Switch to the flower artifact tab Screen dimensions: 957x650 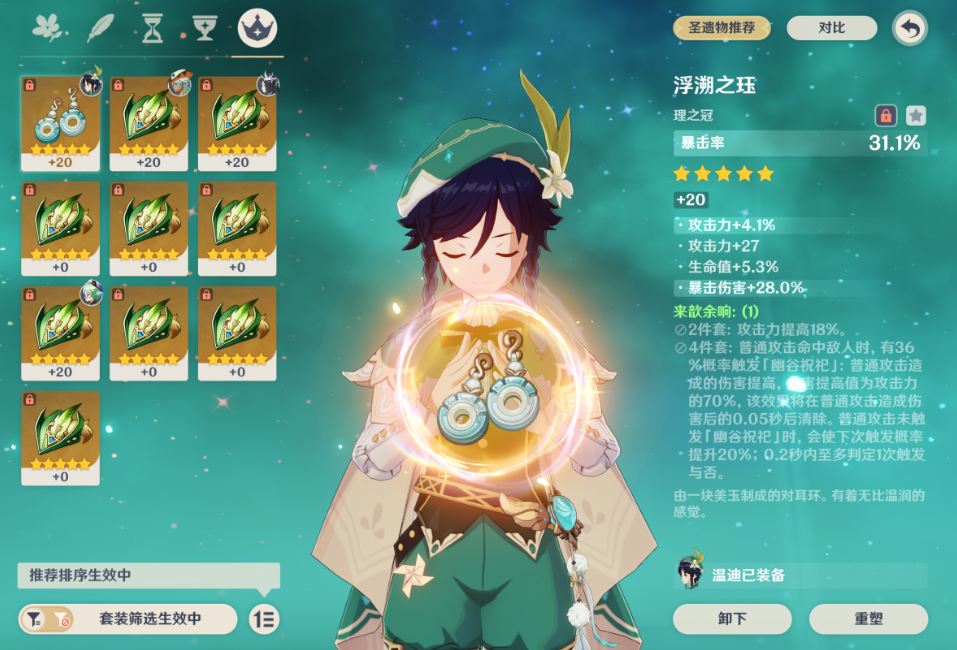click(x=48, y=28)
